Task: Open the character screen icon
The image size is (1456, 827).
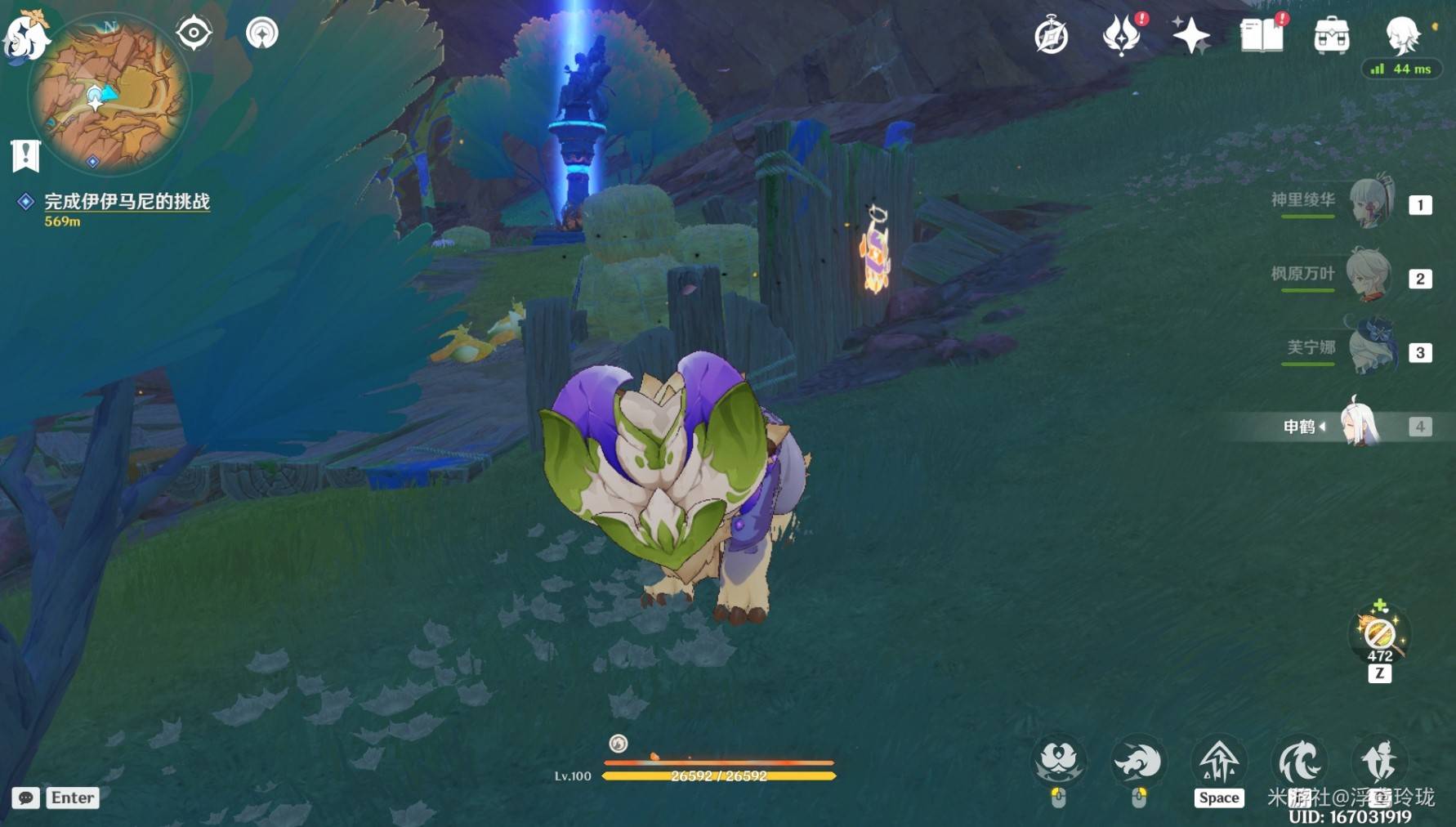Action: 1402,34
